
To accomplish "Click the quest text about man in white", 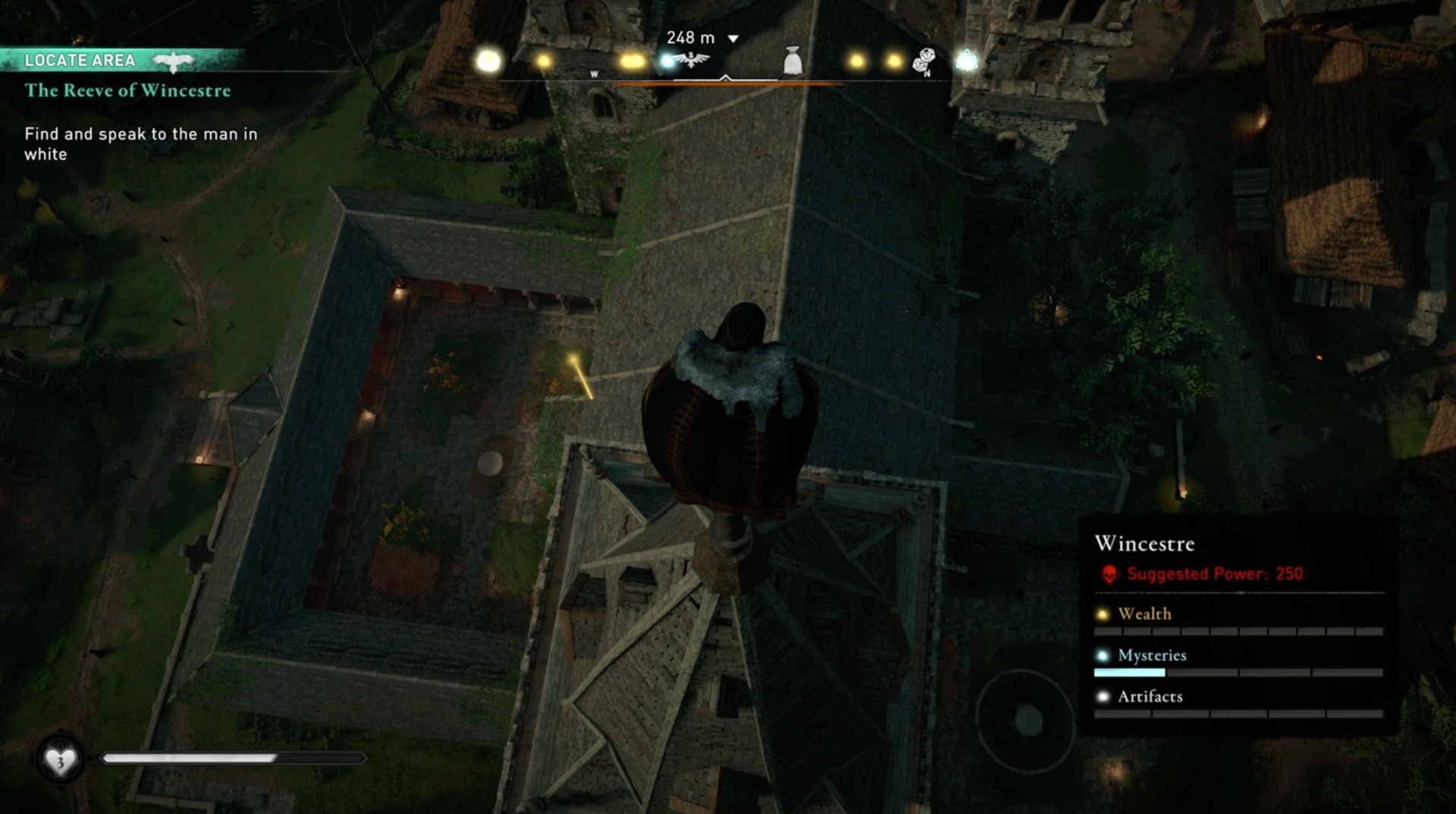I will (140, 143).
